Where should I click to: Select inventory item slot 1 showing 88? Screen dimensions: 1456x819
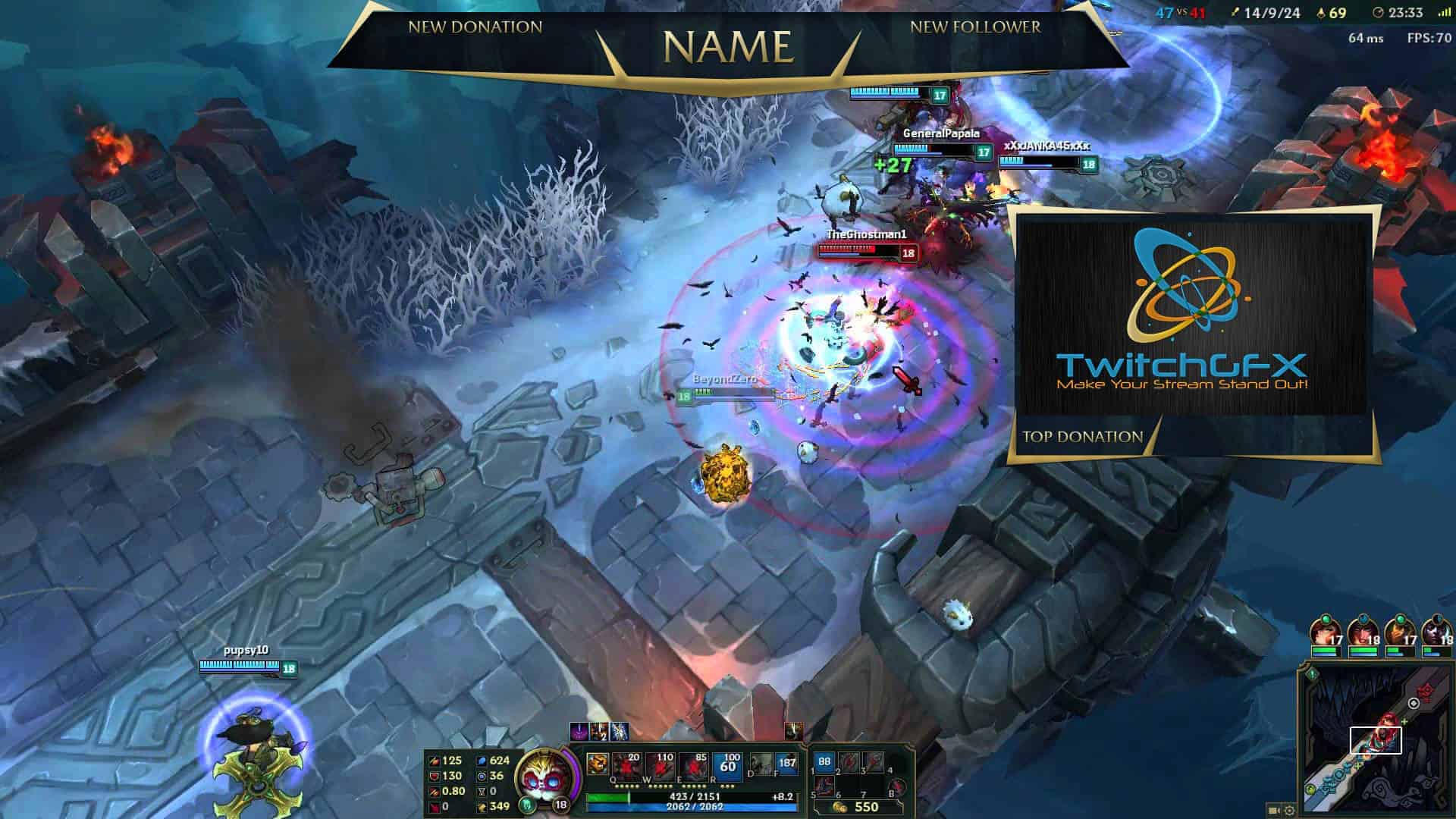[x=824, y=762]
